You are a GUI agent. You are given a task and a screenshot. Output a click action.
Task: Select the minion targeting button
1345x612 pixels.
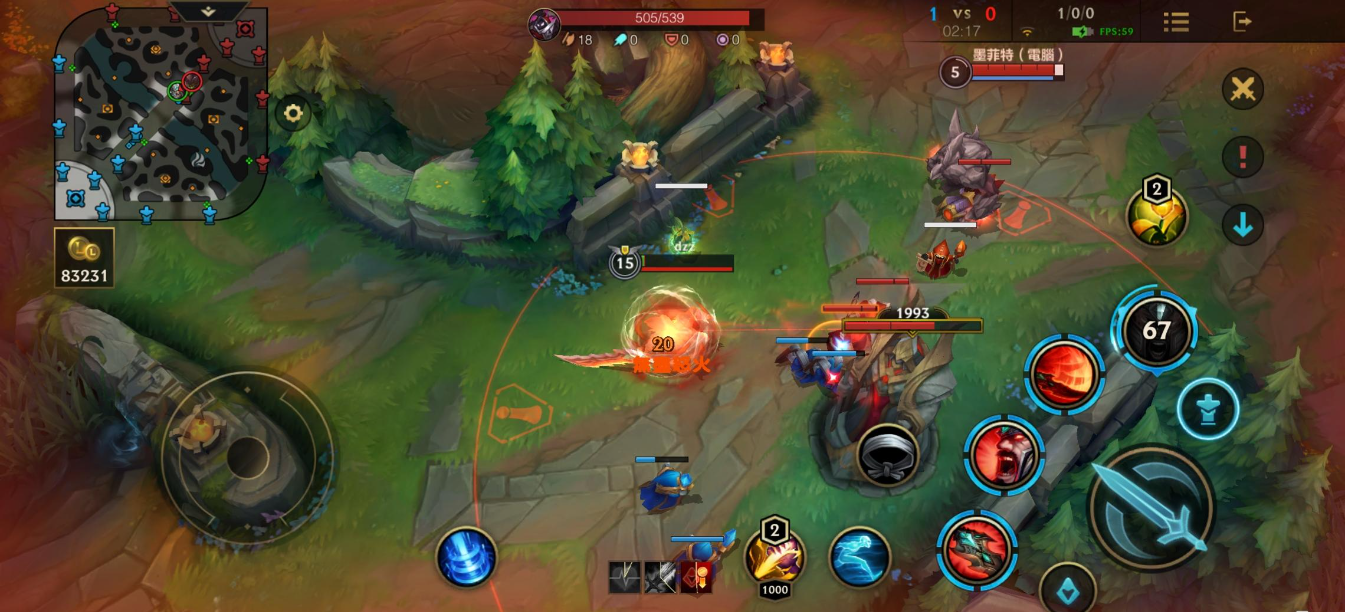pos(1207,409)
